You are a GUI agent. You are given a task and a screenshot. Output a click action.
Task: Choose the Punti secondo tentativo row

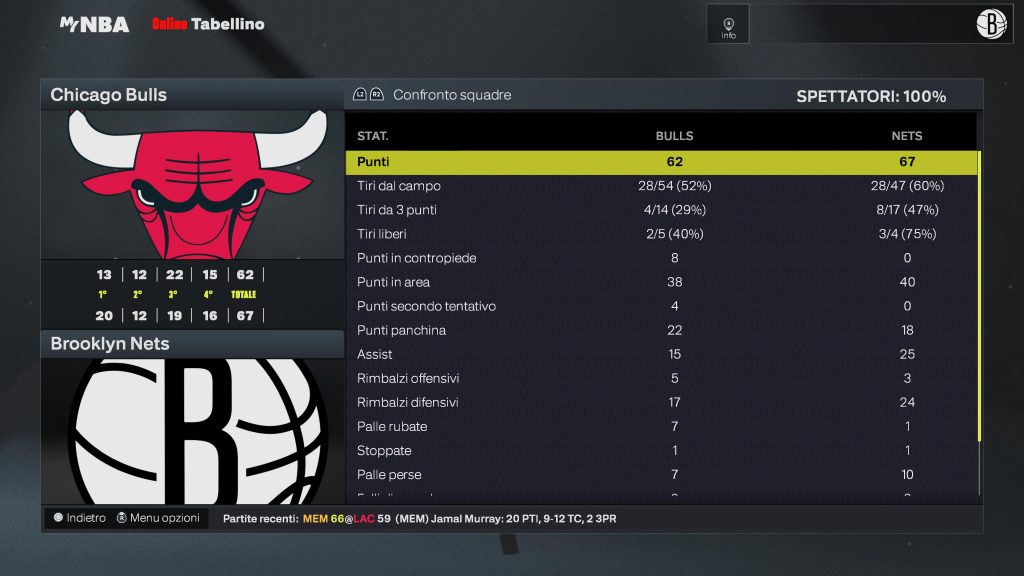click(661, 306)
